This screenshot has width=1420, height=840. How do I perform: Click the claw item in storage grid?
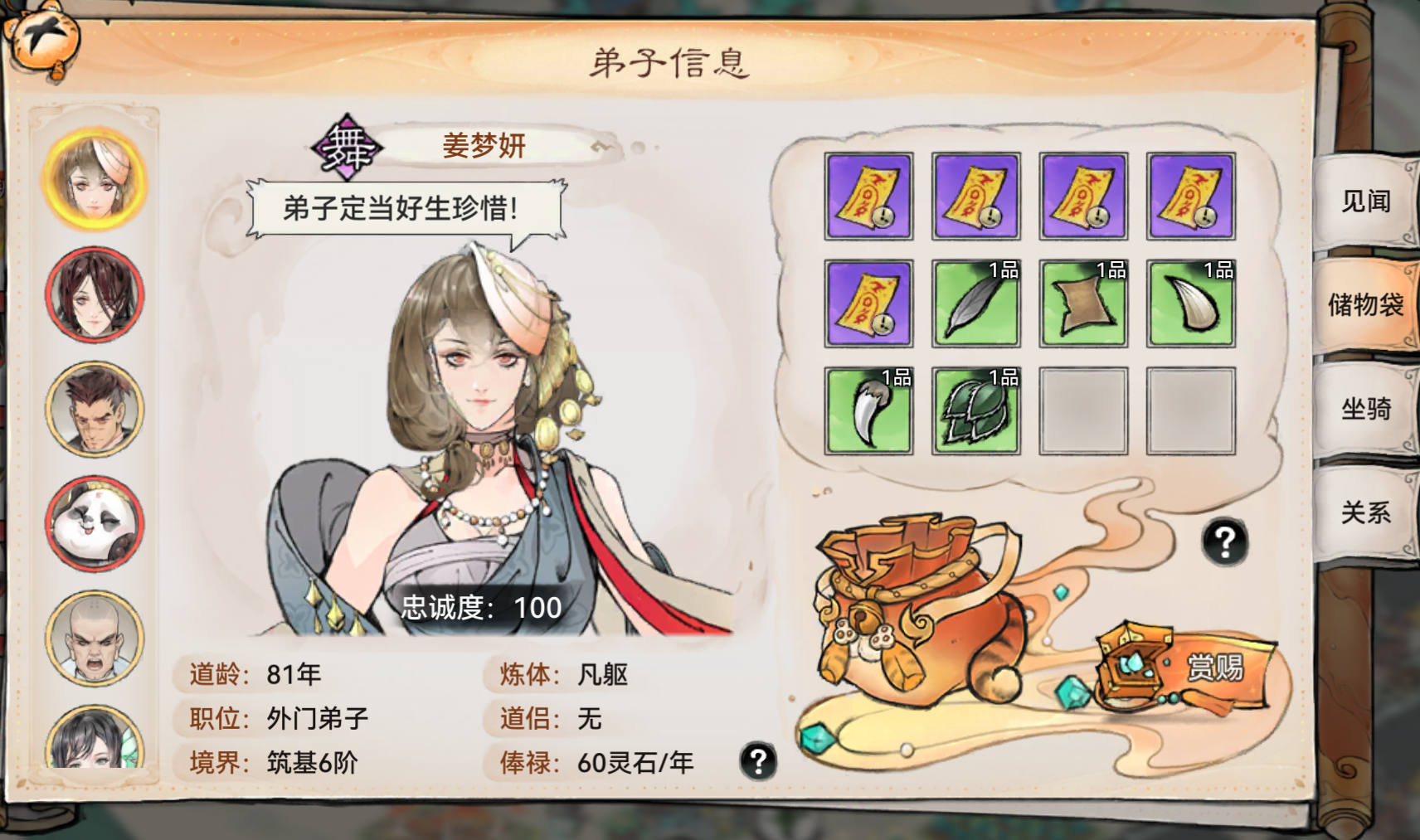click(x=868, y=410)
